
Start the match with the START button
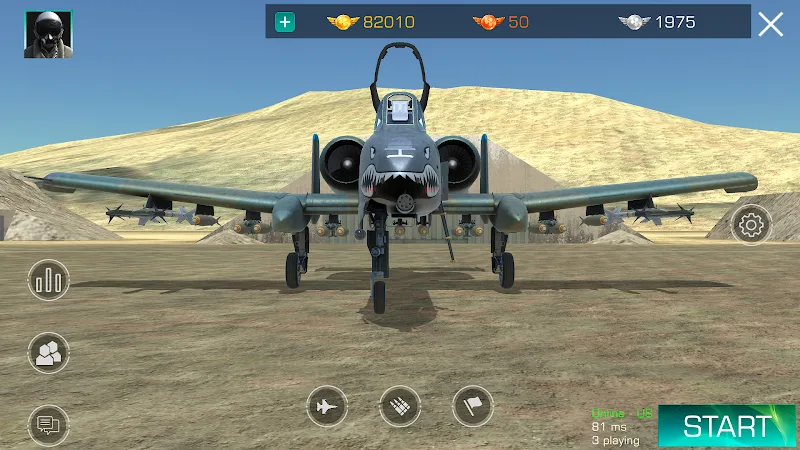pos(727,426)
